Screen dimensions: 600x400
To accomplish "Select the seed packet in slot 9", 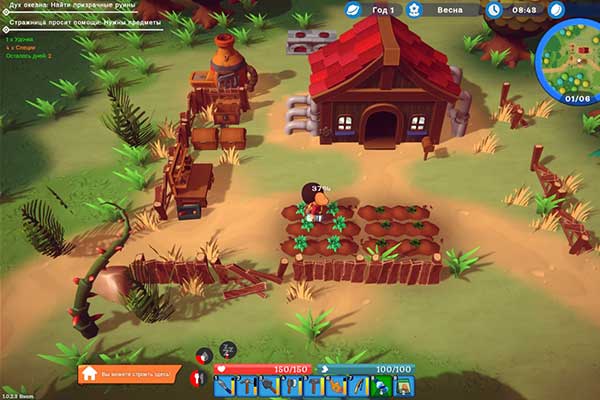I will (x=402, y=386).
